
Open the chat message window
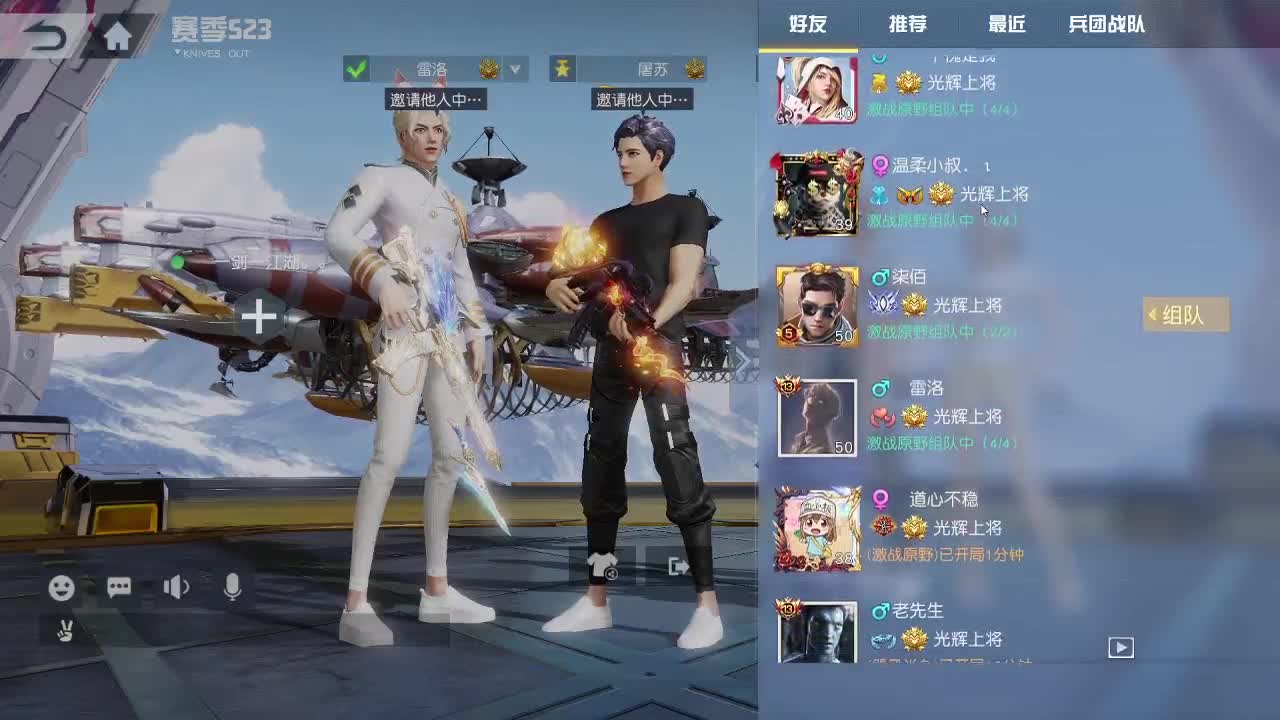coord(119,588)
